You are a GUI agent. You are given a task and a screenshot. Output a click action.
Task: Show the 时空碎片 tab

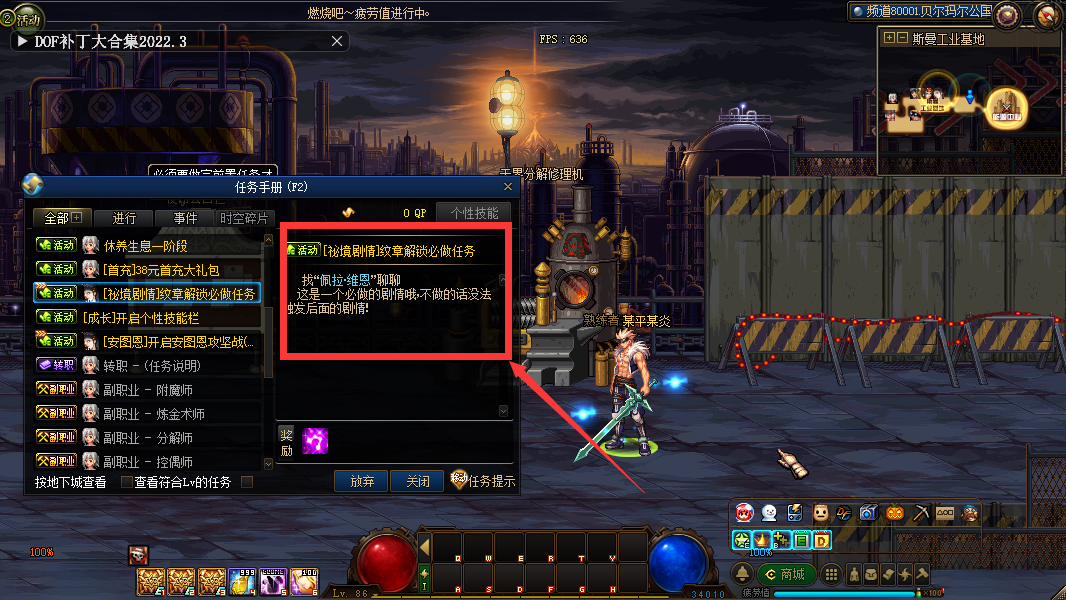tap(244, 218)
